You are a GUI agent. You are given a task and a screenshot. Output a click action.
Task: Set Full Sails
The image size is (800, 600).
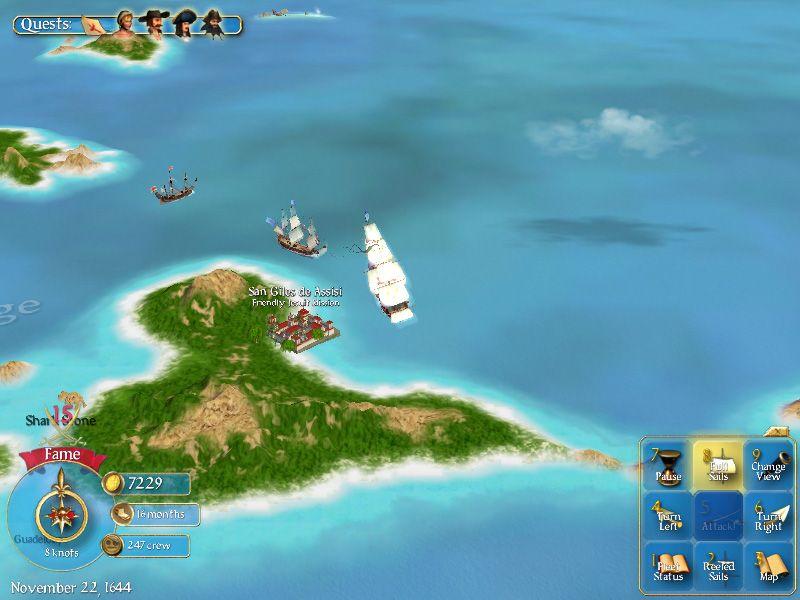(x=719, y=466)
